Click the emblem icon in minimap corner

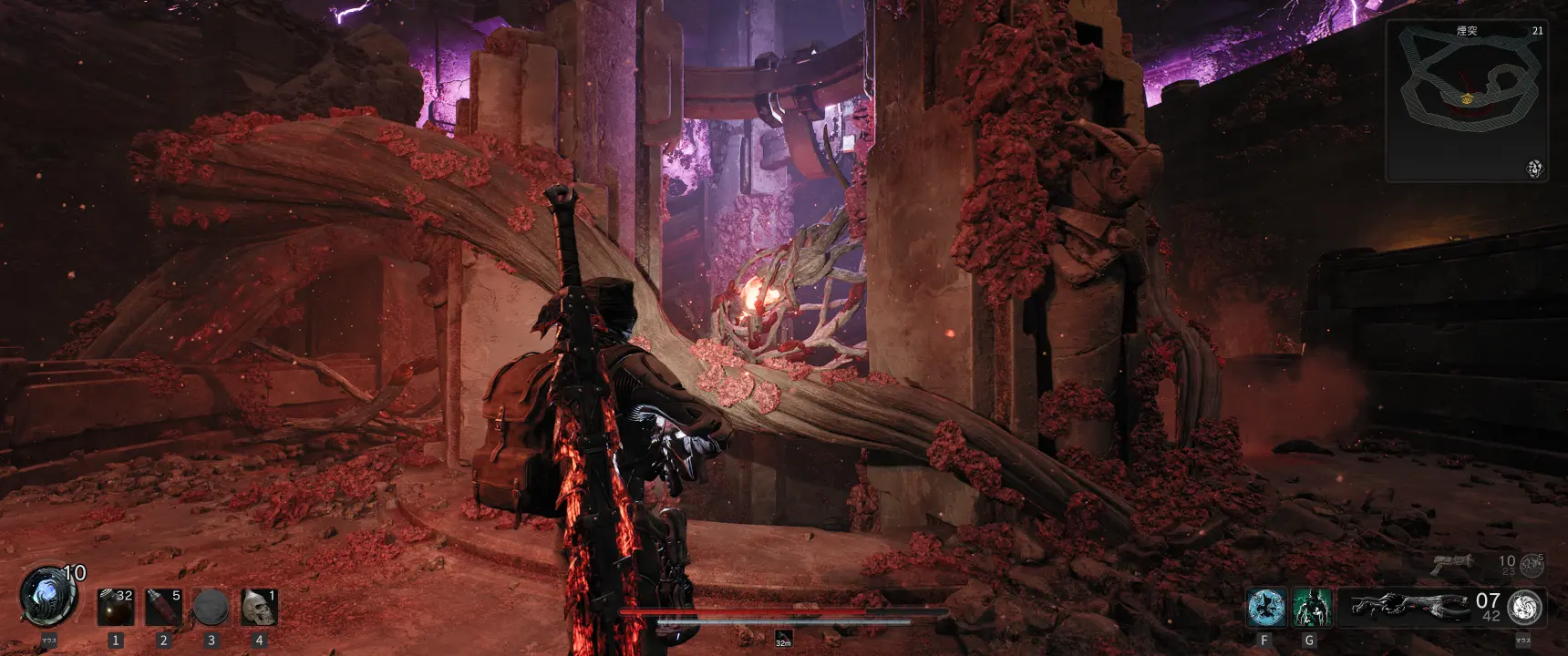[x=1535, y=169]
